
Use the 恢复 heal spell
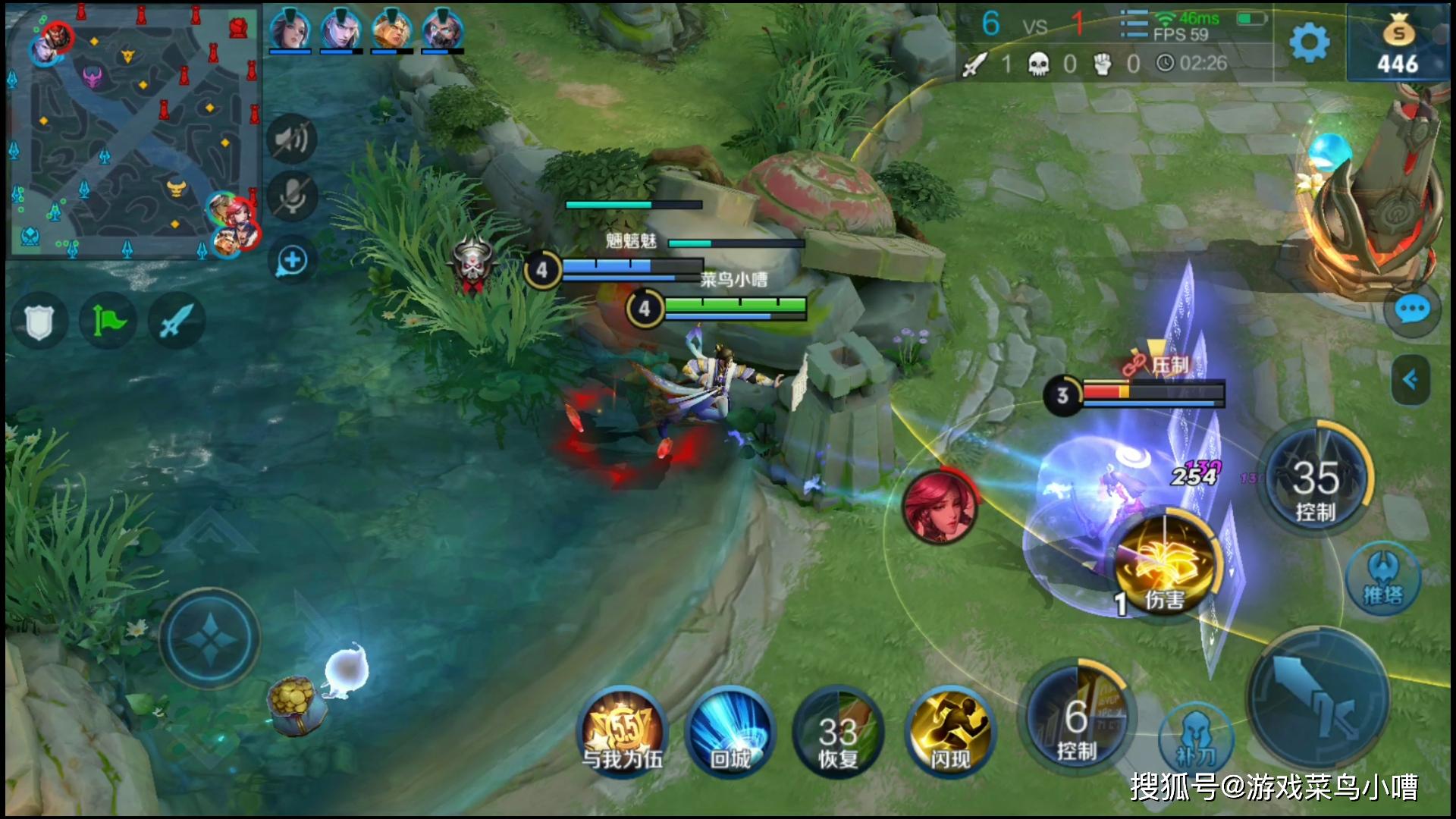tap(838, 732)
